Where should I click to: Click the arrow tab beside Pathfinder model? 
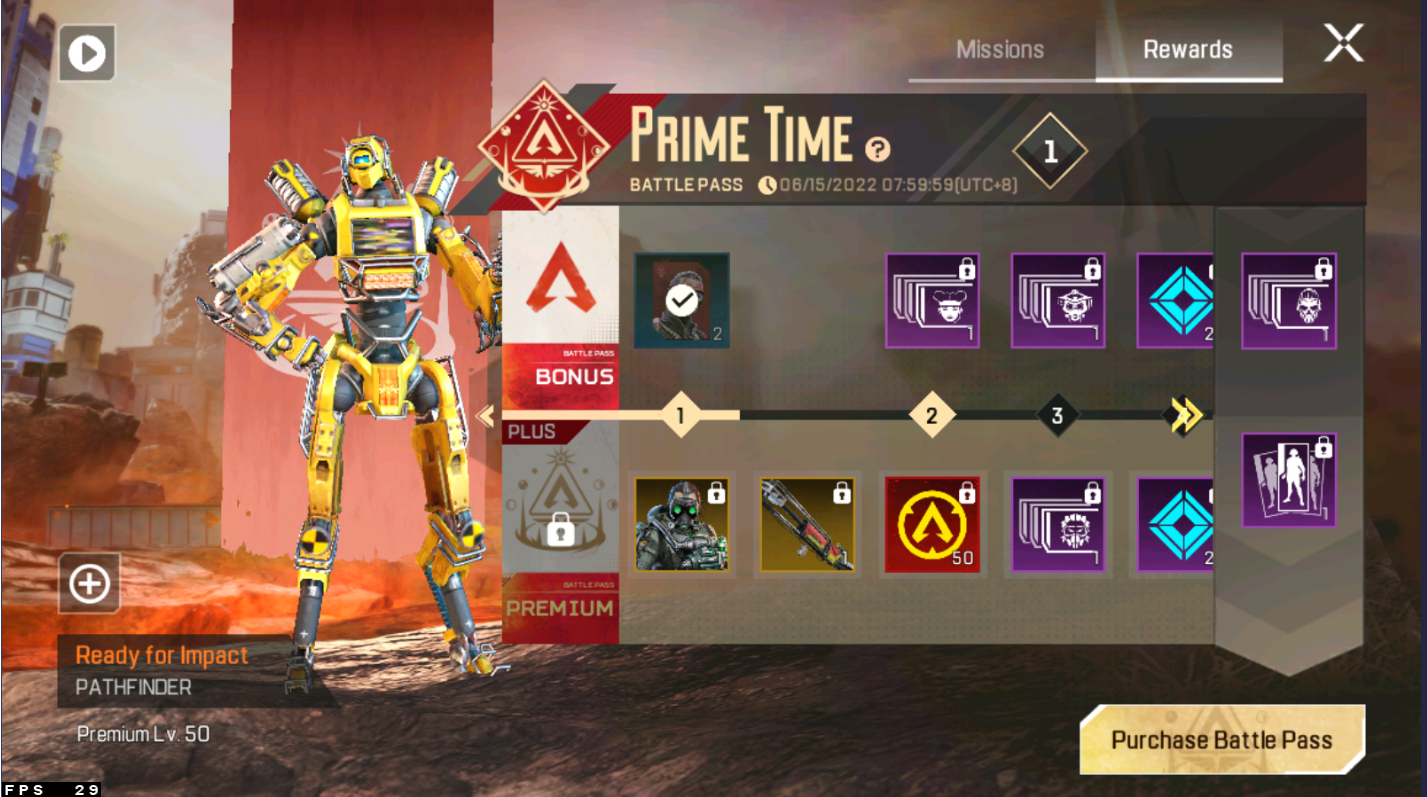486,414
